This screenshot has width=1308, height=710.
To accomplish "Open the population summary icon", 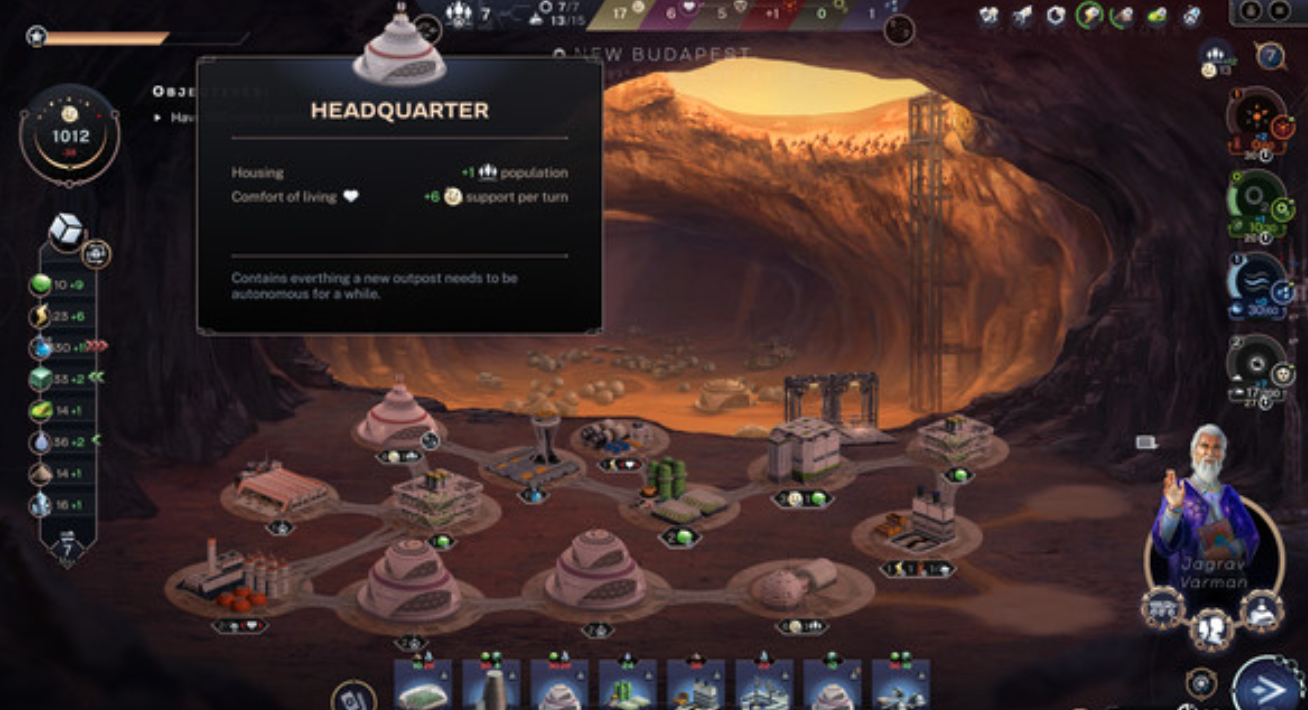I will [1216, 57].
